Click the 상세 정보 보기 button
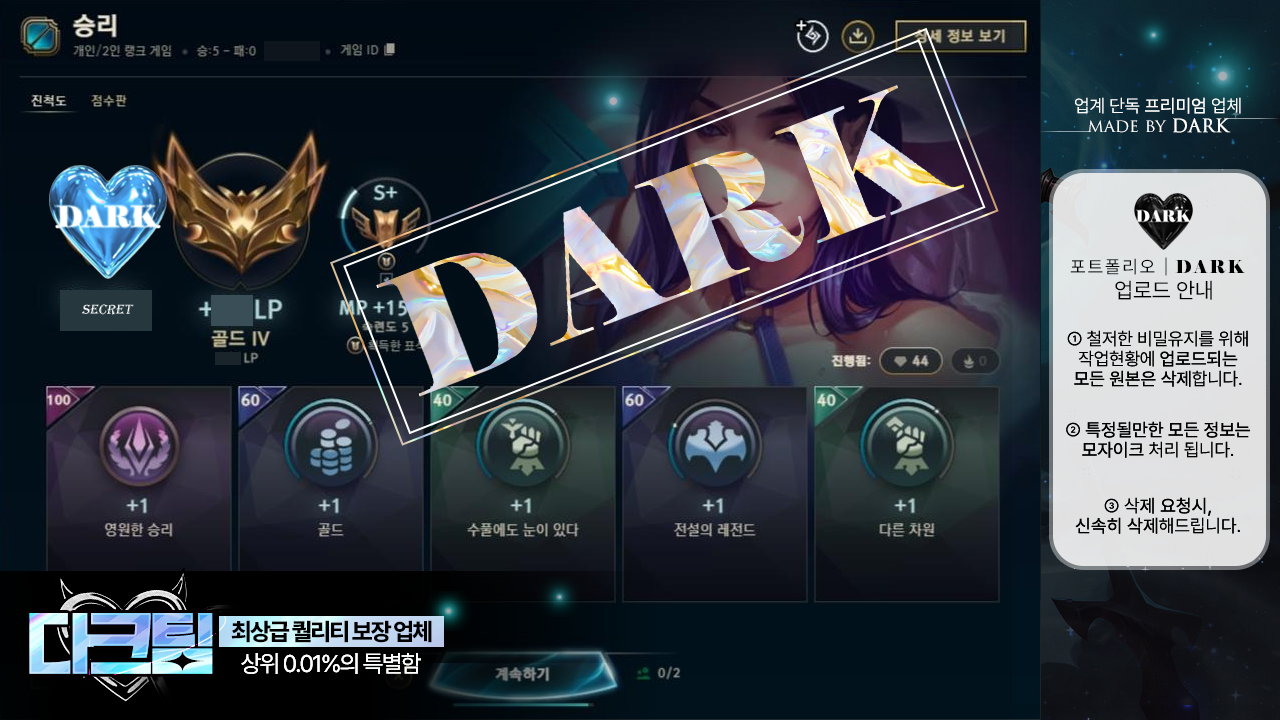 pyautogui.click(x=962, y=35)
